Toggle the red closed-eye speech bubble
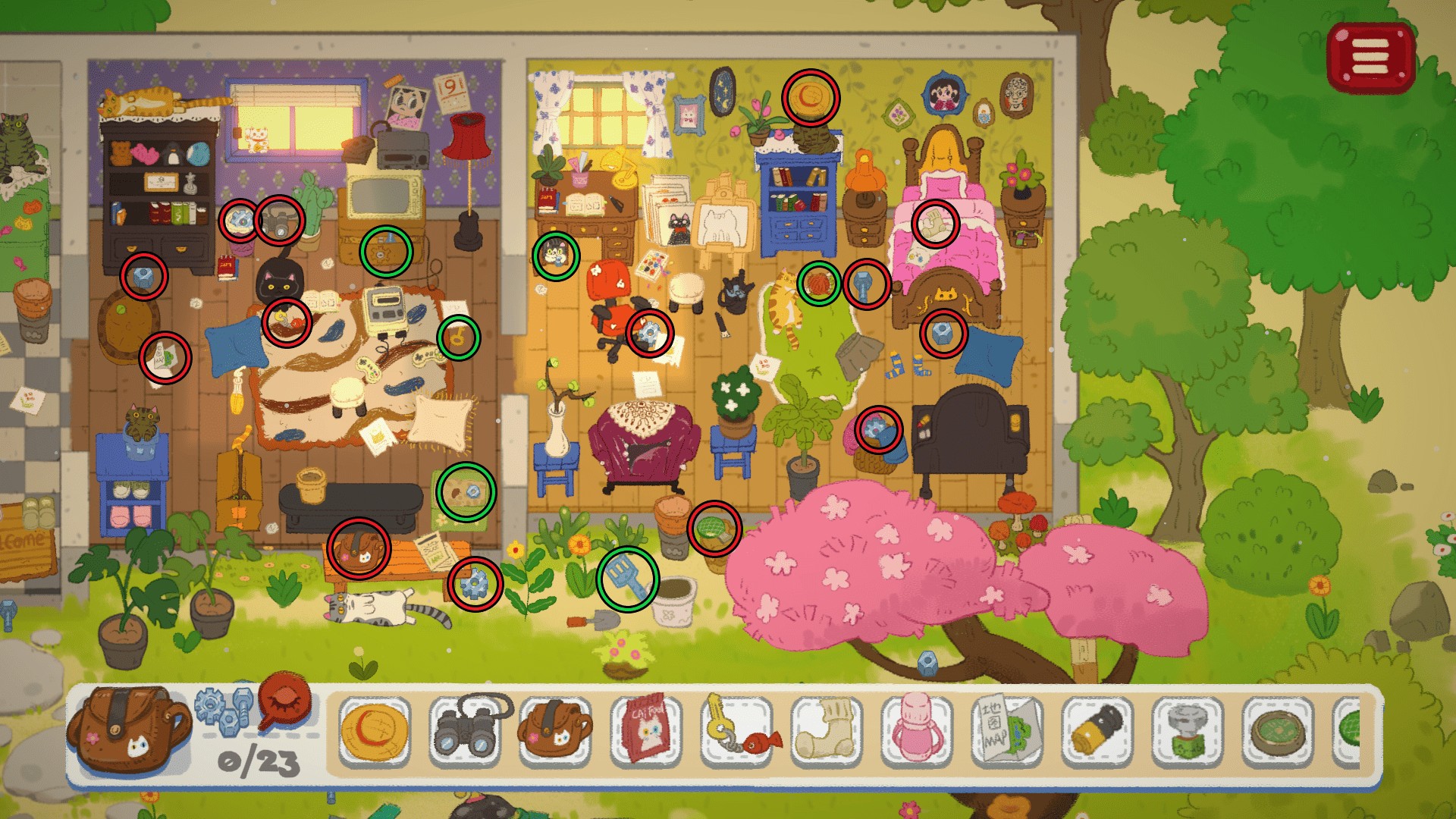This screenshot has height=819, width=1456. [285, 701]
